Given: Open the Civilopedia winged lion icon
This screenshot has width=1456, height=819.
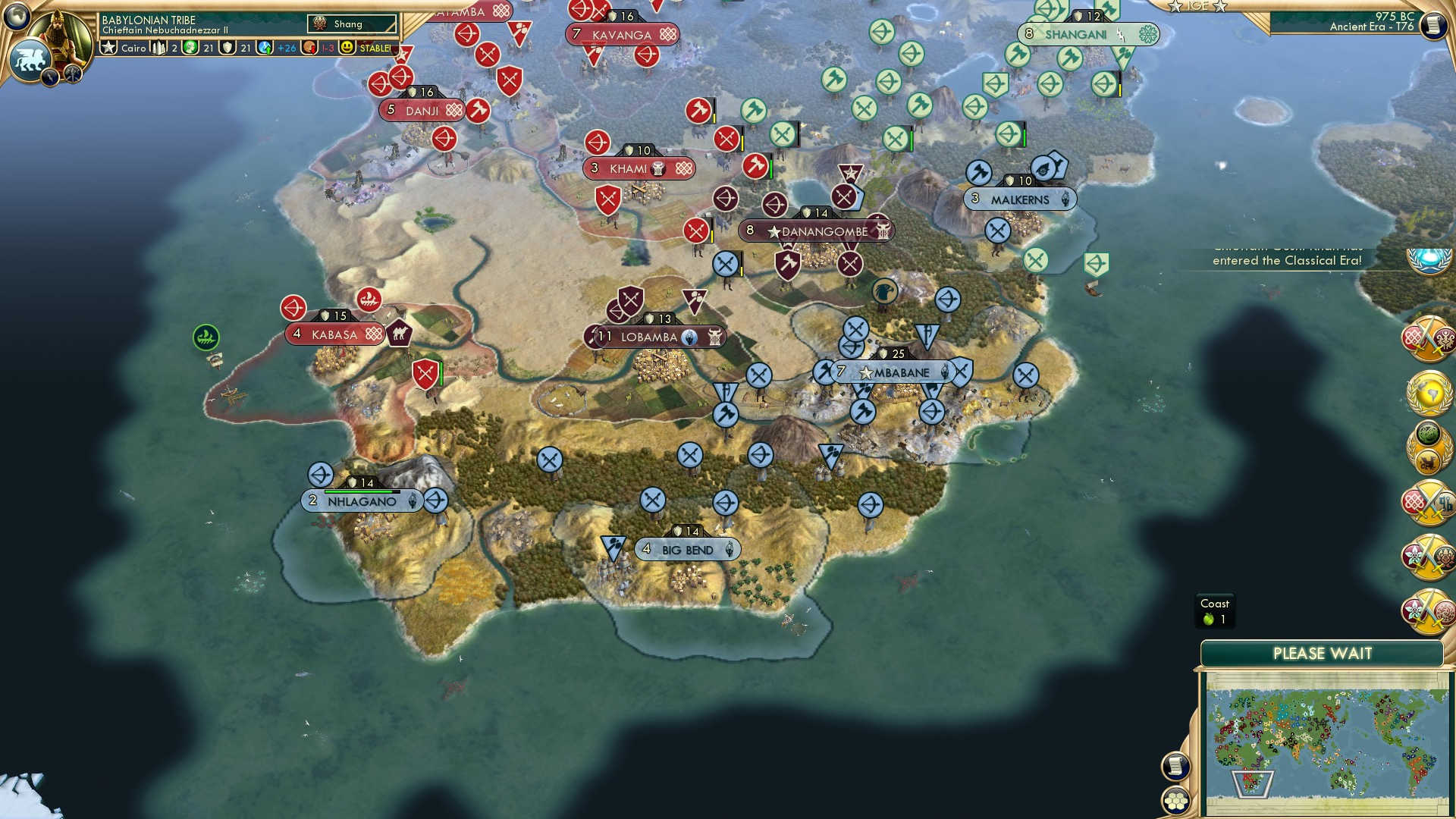Looking at the screenshot, I should point(32,59).
